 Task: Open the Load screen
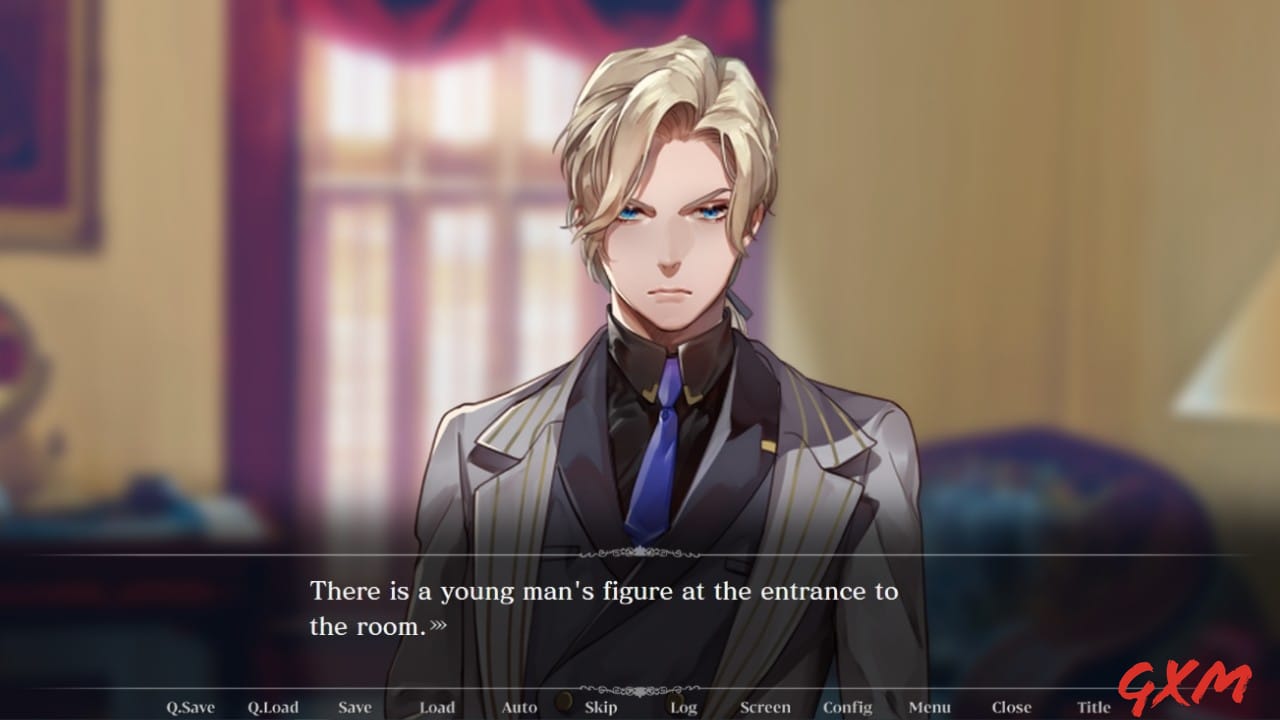click(437, 707)
